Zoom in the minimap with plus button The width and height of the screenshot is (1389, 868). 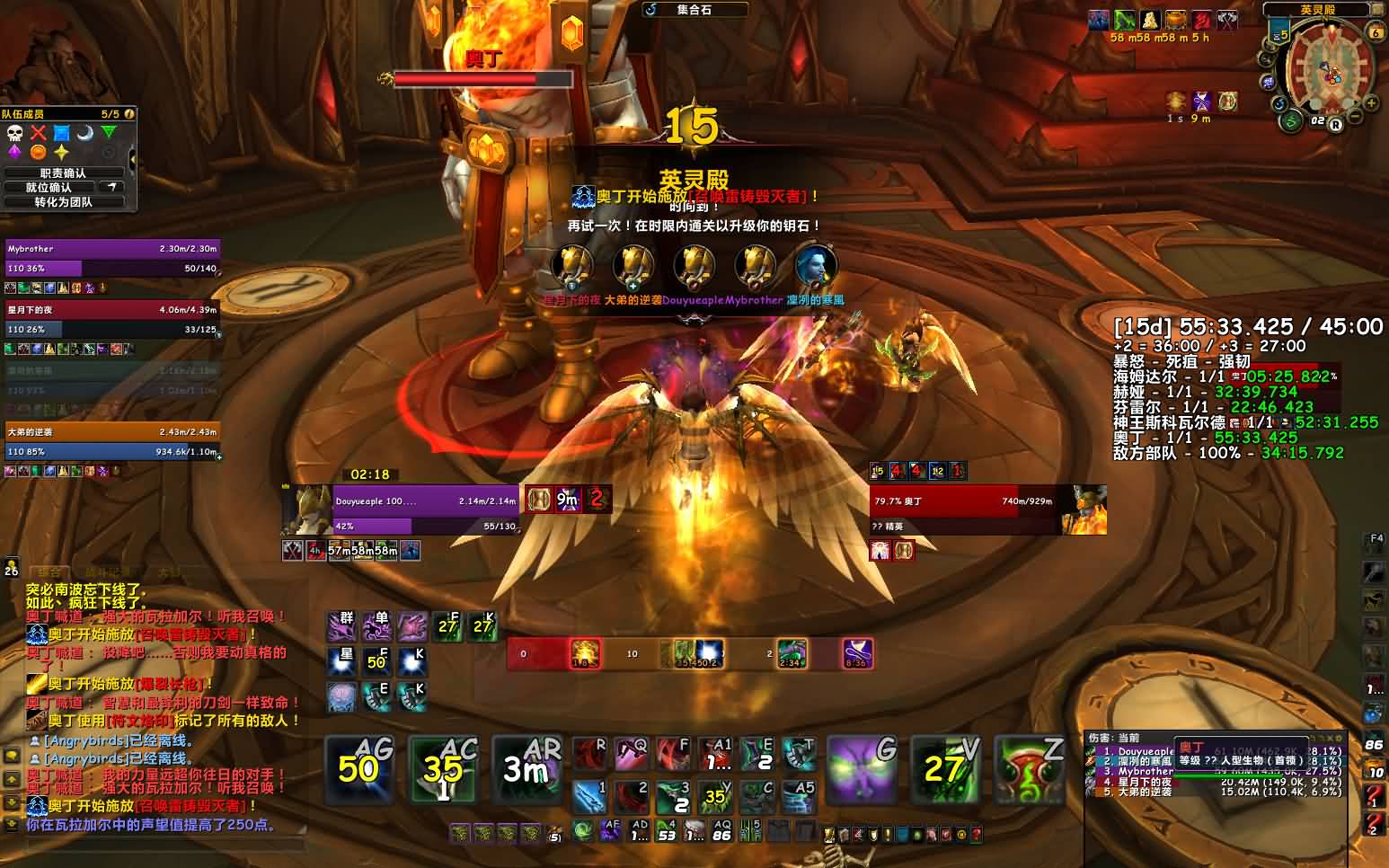point(1371,103)
